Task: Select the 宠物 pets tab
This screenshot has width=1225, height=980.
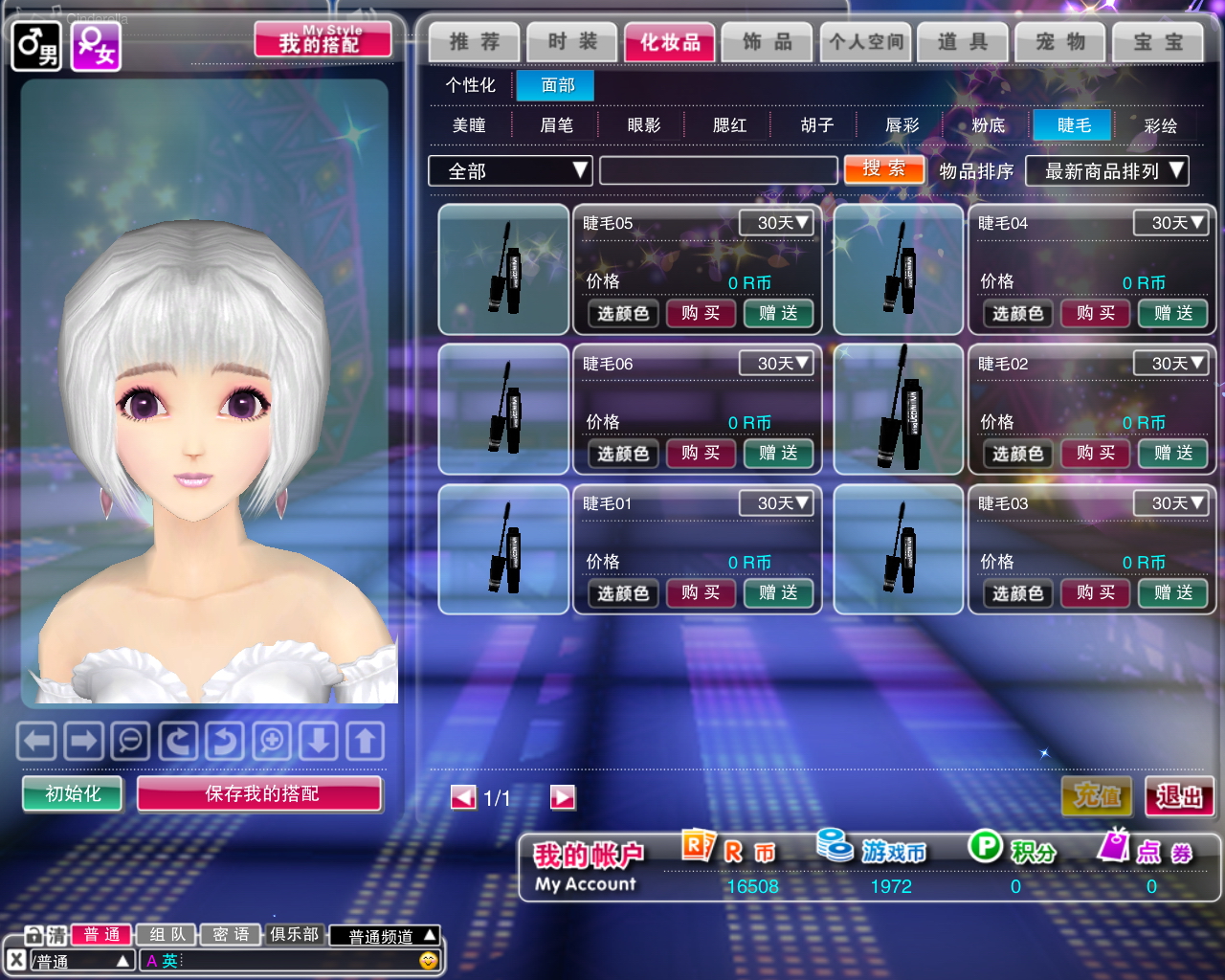Action: pyautogui.click(x=1060, y=42)
